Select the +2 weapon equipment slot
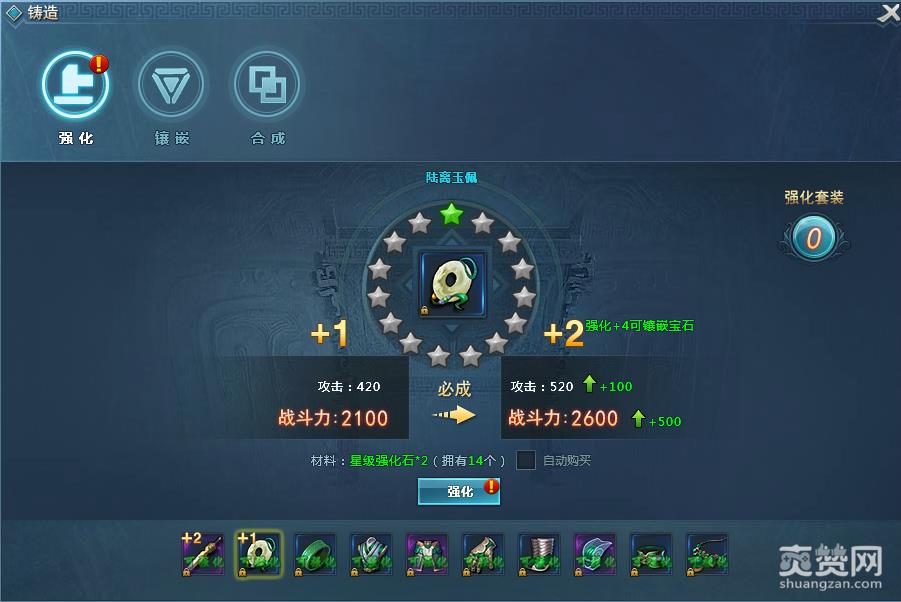 pyautogui.click(x=203, y=554)
